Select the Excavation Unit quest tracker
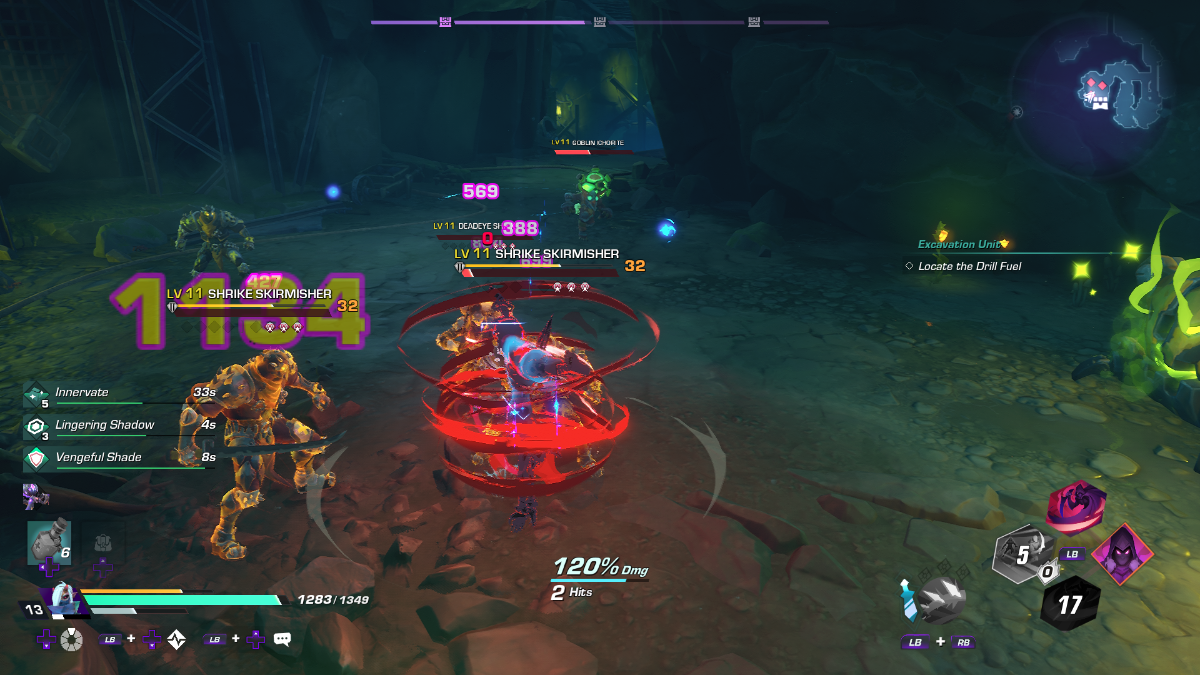This screenshot has width=1200, height=675. click(960, 244)
